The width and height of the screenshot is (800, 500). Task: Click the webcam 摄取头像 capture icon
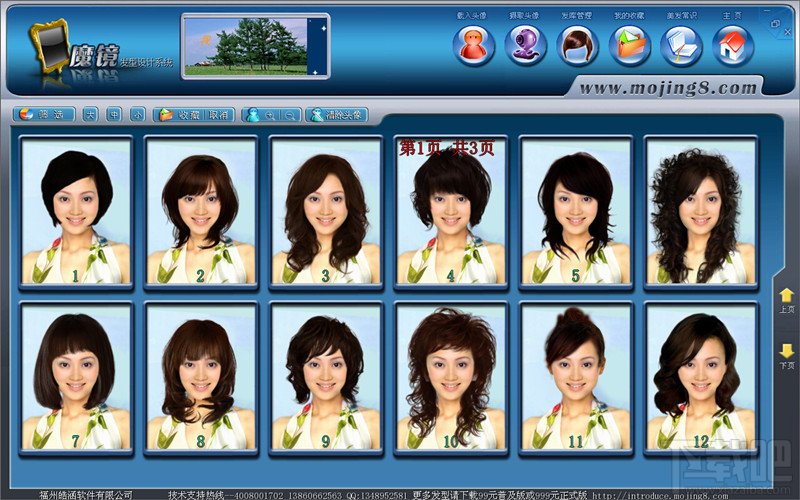tap(525, 45)
